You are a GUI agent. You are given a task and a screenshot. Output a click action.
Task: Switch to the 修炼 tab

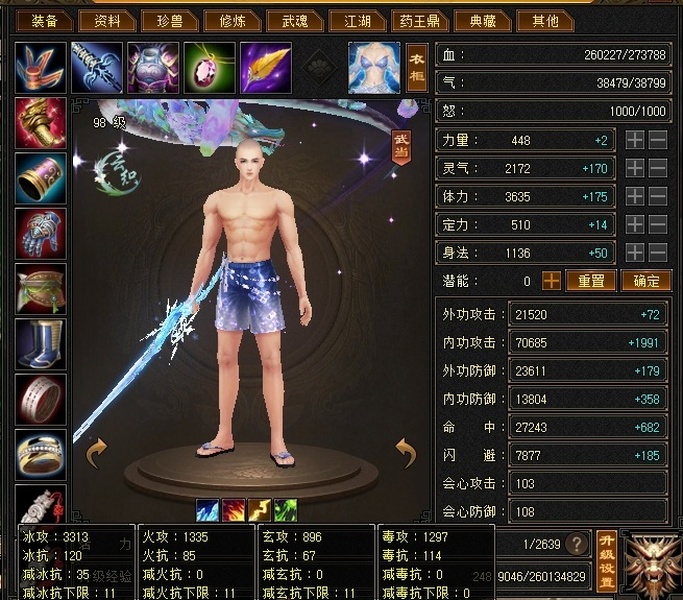click(234, 20)
